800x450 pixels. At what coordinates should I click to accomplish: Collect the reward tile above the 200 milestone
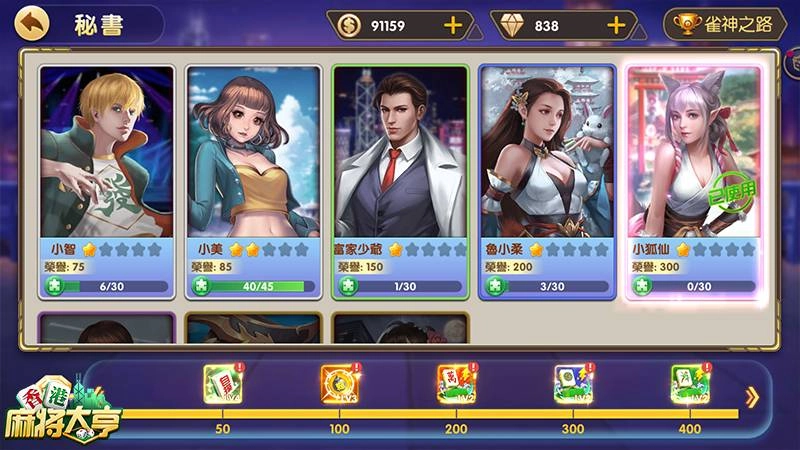[x=456, y=384]
